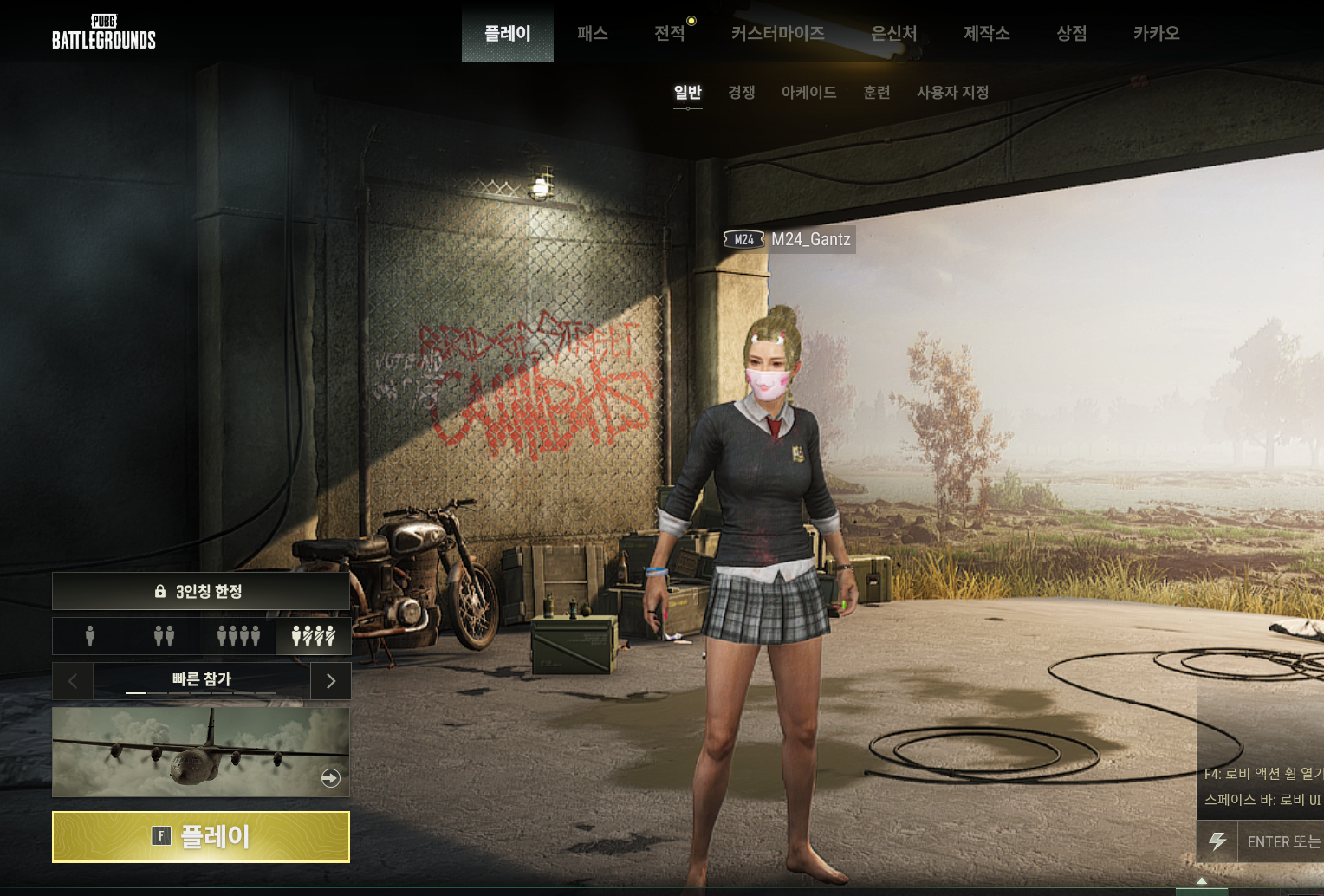Go to the 은신처 tab

pyautogui.click(x=893, y=33)
